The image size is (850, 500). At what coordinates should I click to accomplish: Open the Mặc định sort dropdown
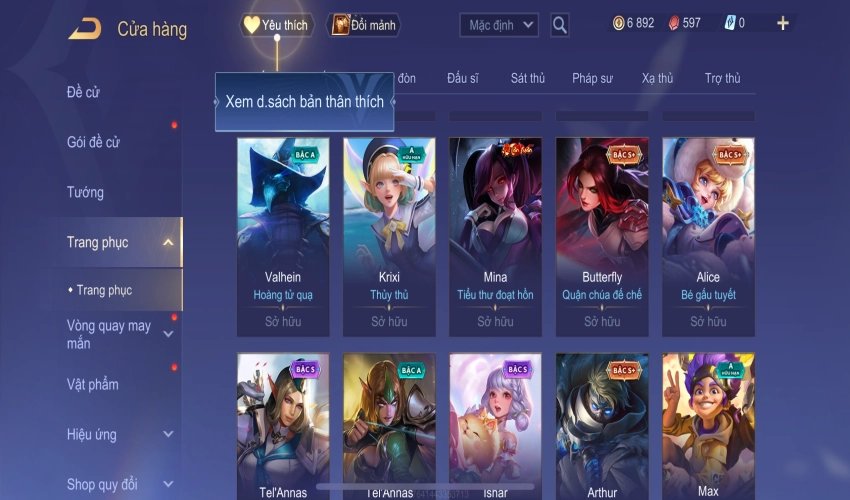tap(499, 24)
